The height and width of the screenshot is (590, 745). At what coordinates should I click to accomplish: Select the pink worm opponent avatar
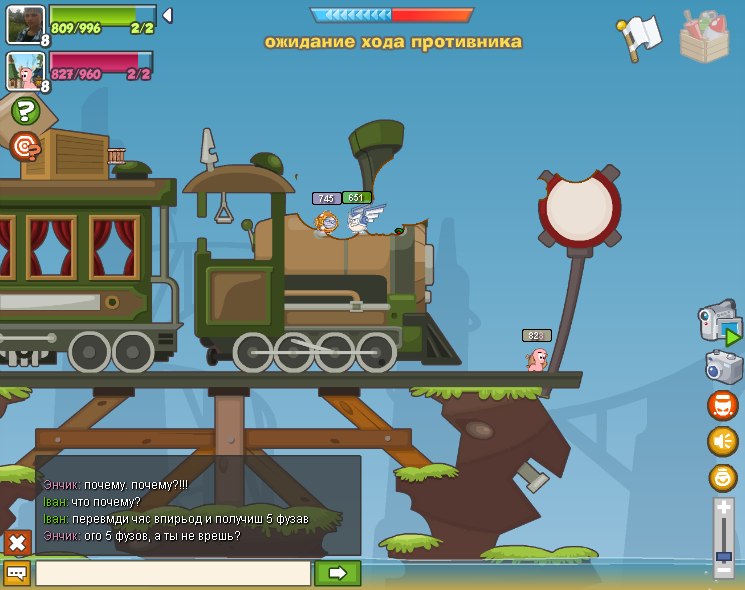(x=25, y=70)
